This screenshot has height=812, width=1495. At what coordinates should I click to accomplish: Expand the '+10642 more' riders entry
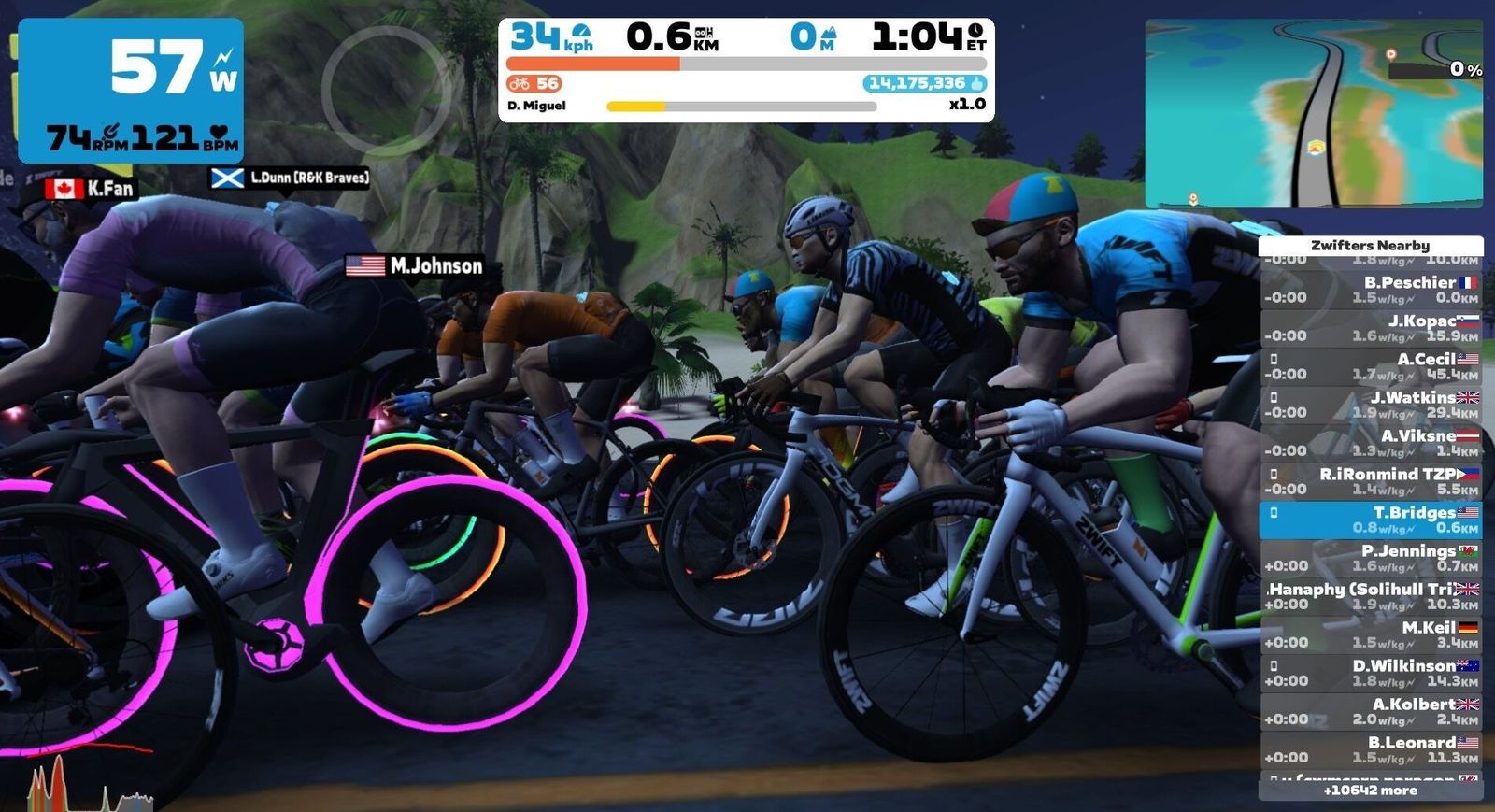(1371, 791)
